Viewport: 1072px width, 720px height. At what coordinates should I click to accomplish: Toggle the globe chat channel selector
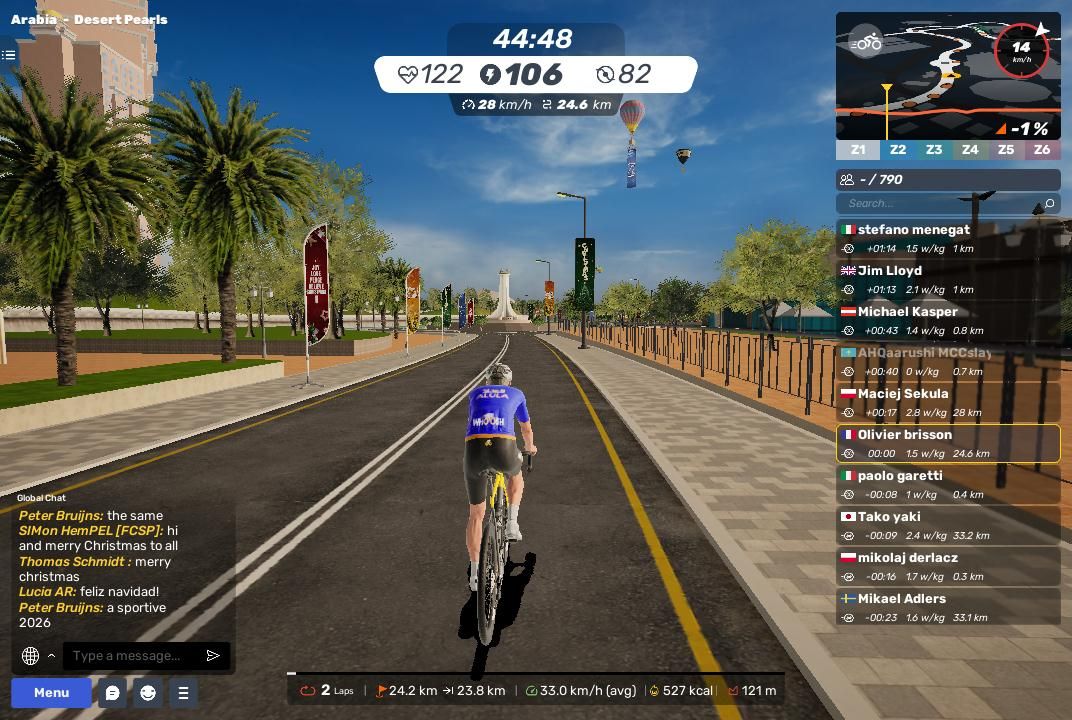point(31,656)
